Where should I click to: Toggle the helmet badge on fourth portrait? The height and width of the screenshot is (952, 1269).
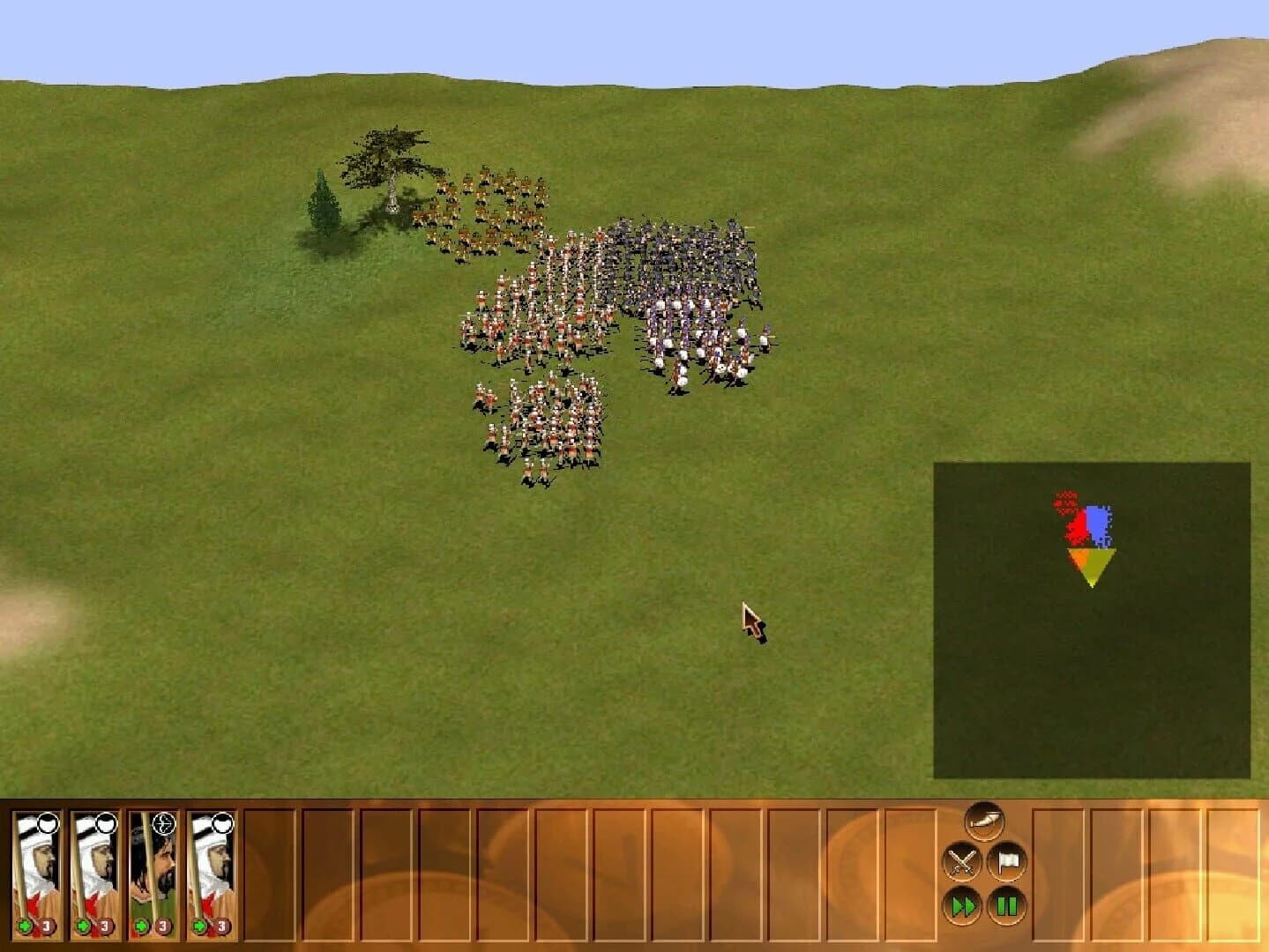point(223,823)
